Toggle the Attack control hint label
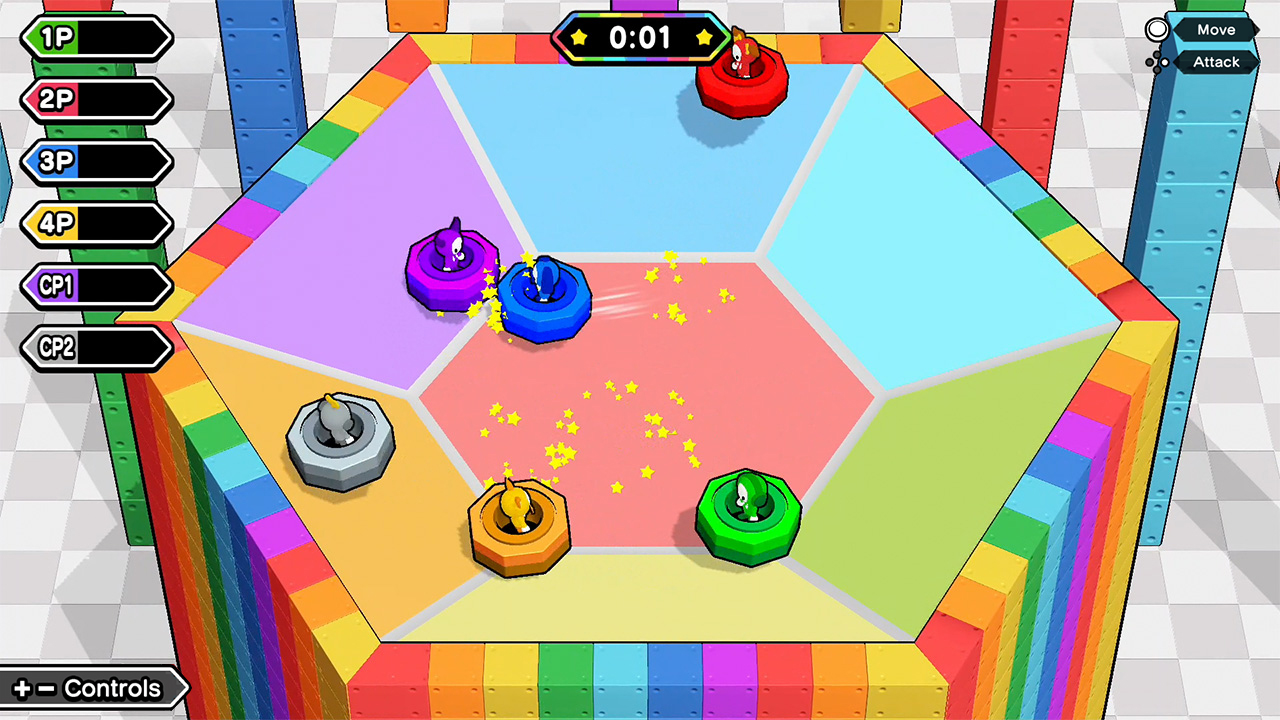Screen dimensions: 1280x720 coord(1216,62)
